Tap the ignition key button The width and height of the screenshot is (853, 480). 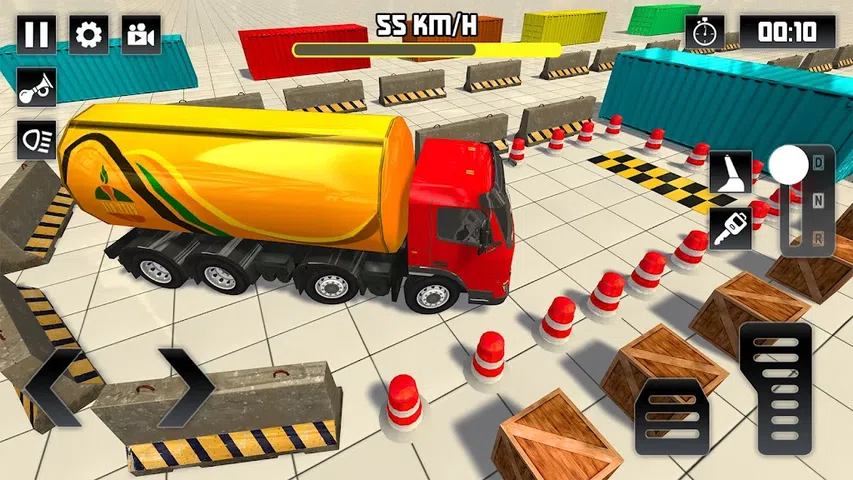(x=730, y=229)
